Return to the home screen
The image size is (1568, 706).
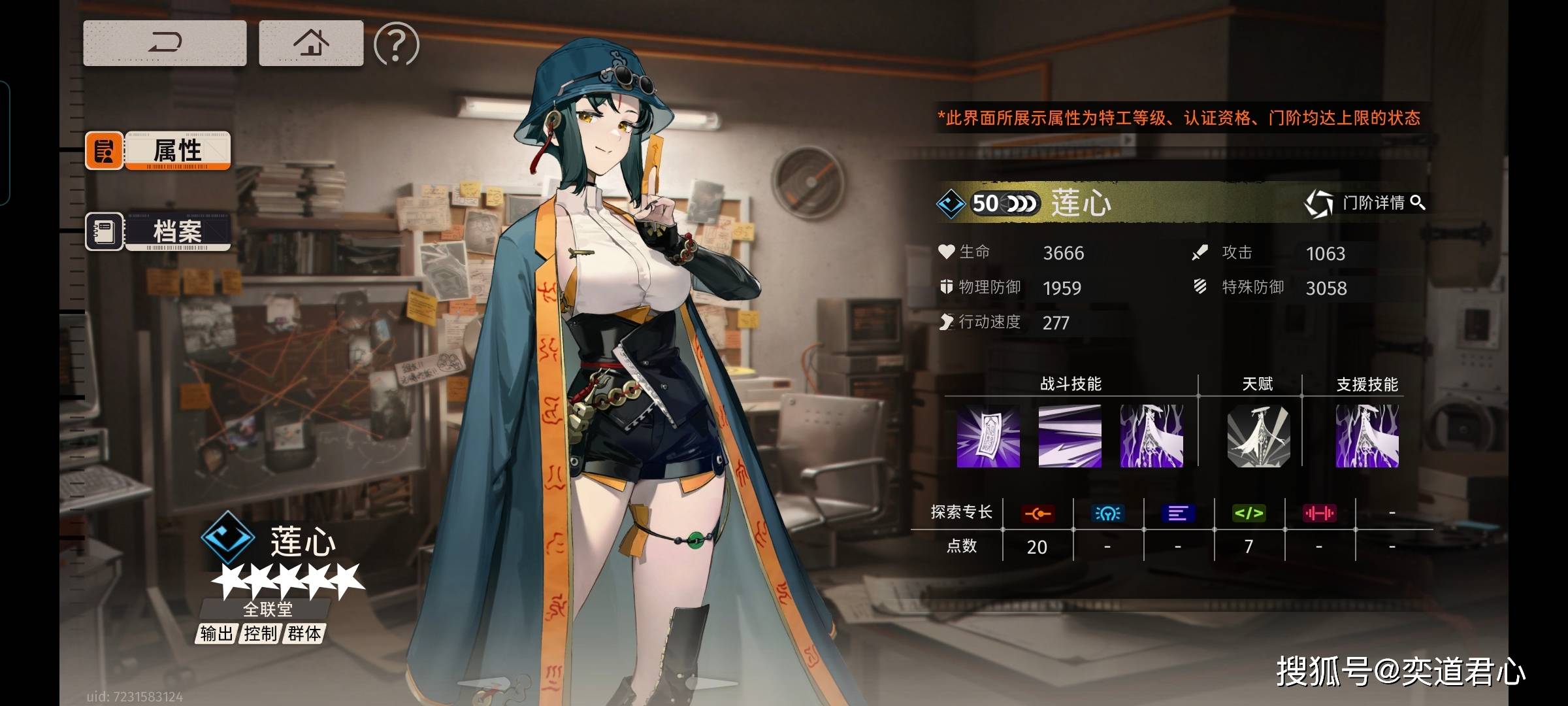(x=311, y=43)
